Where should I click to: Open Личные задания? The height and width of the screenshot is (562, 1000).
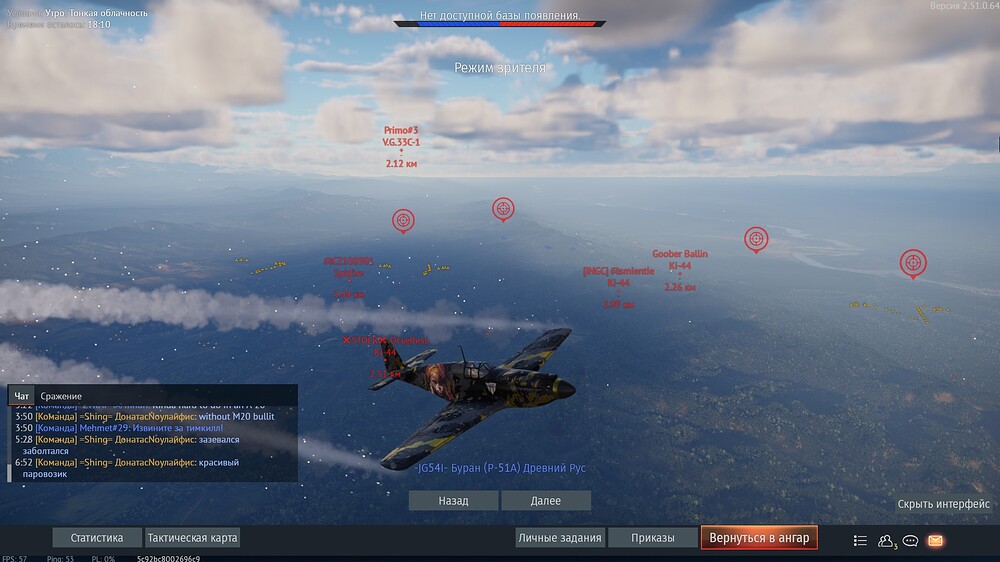point(560,538)
